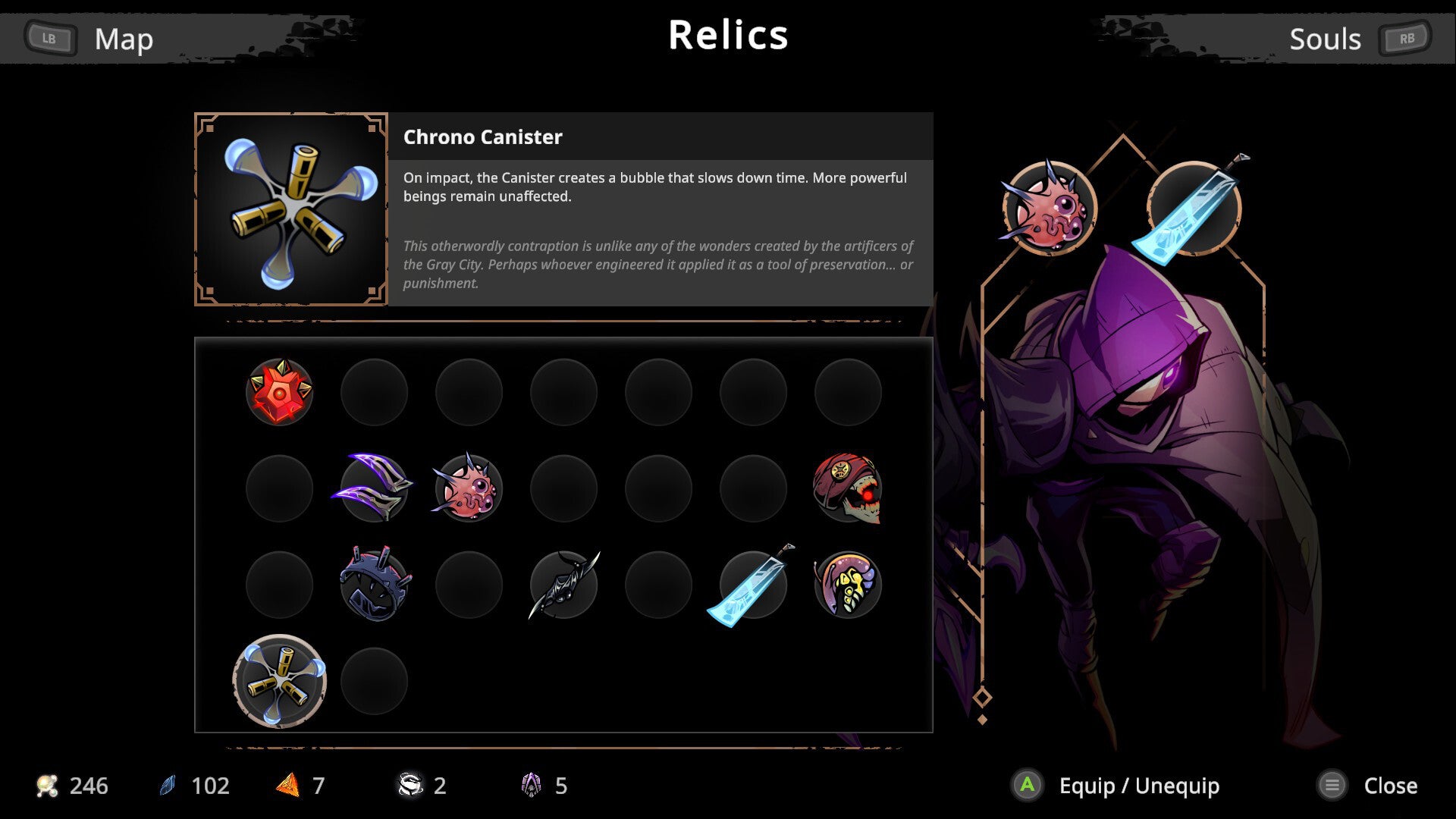Click the black bat-shaped blade relic
Screen dimensions: 1456x819
[x=563, y=585]
